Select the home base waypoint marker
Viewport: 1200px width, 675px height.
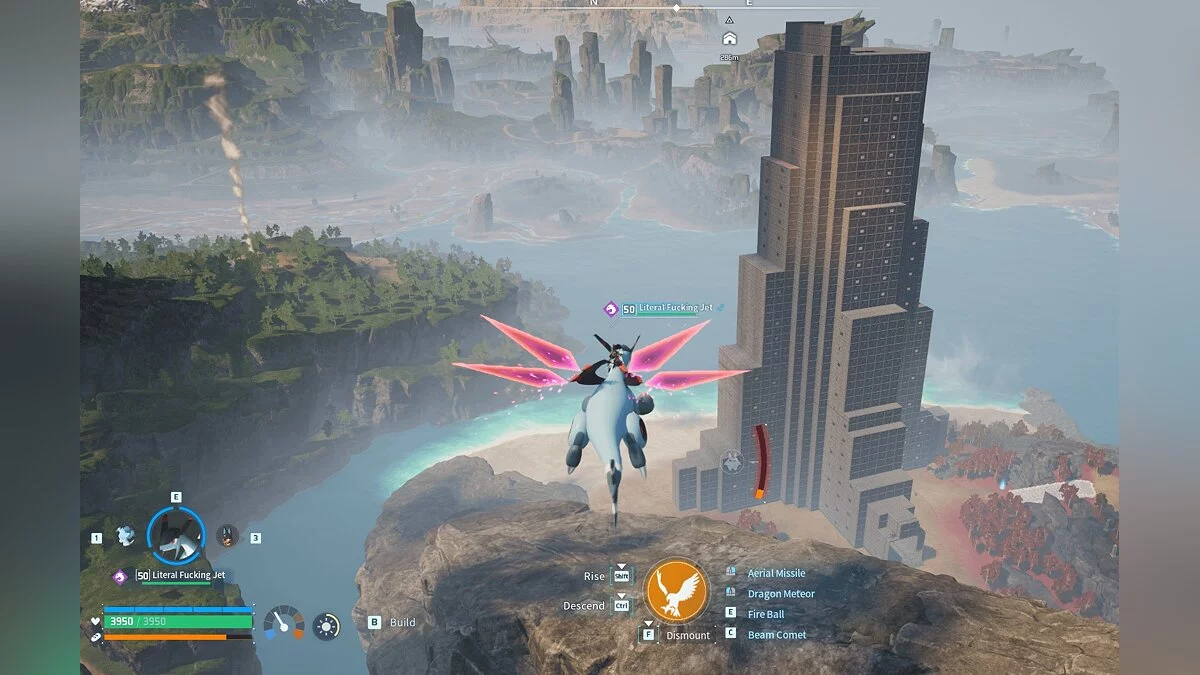click(x=729, y=39)
